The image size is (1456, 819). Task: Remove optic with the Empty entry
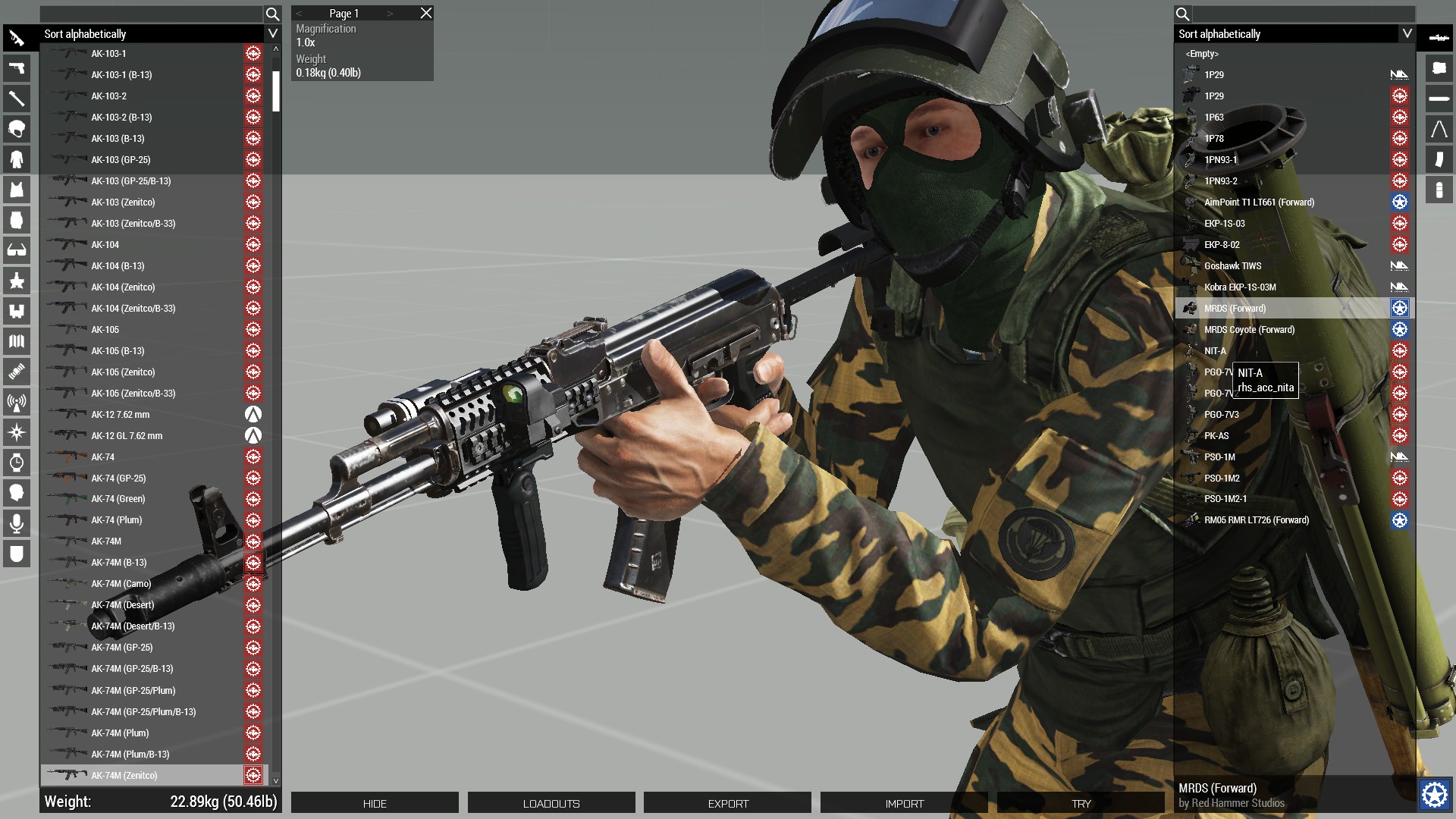tap(1202, 54)
